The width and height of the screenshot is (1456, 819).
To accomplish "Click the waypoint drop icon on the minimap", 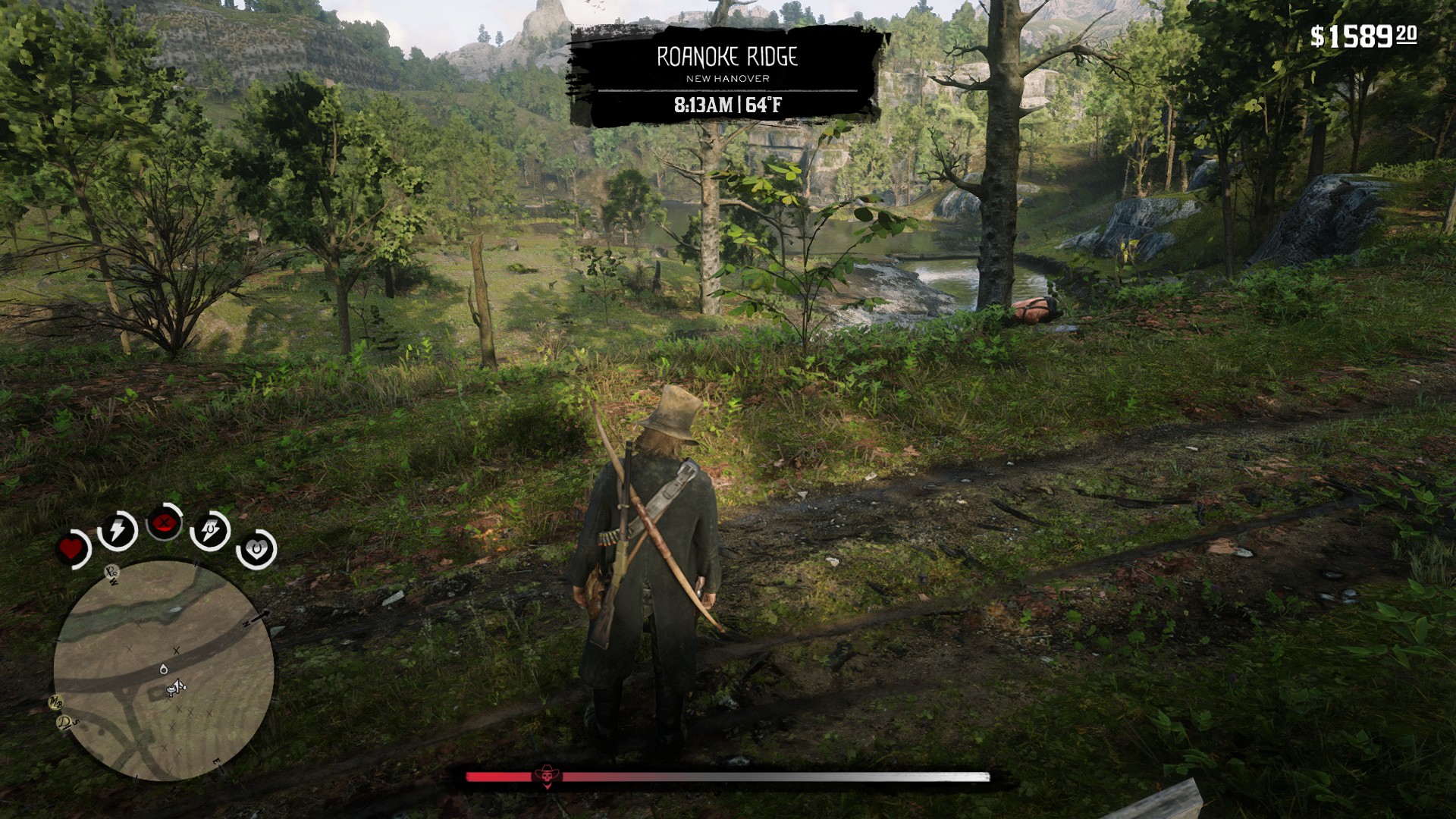I will 163,670.
